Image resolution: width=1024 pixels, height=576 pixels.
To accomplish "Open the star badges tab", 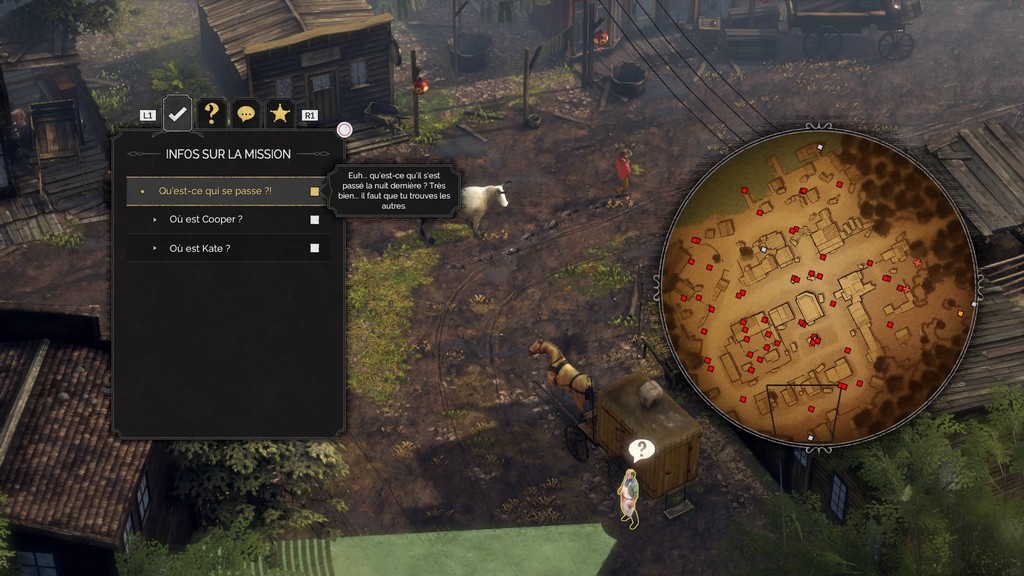I will click(x=280, y=114).
